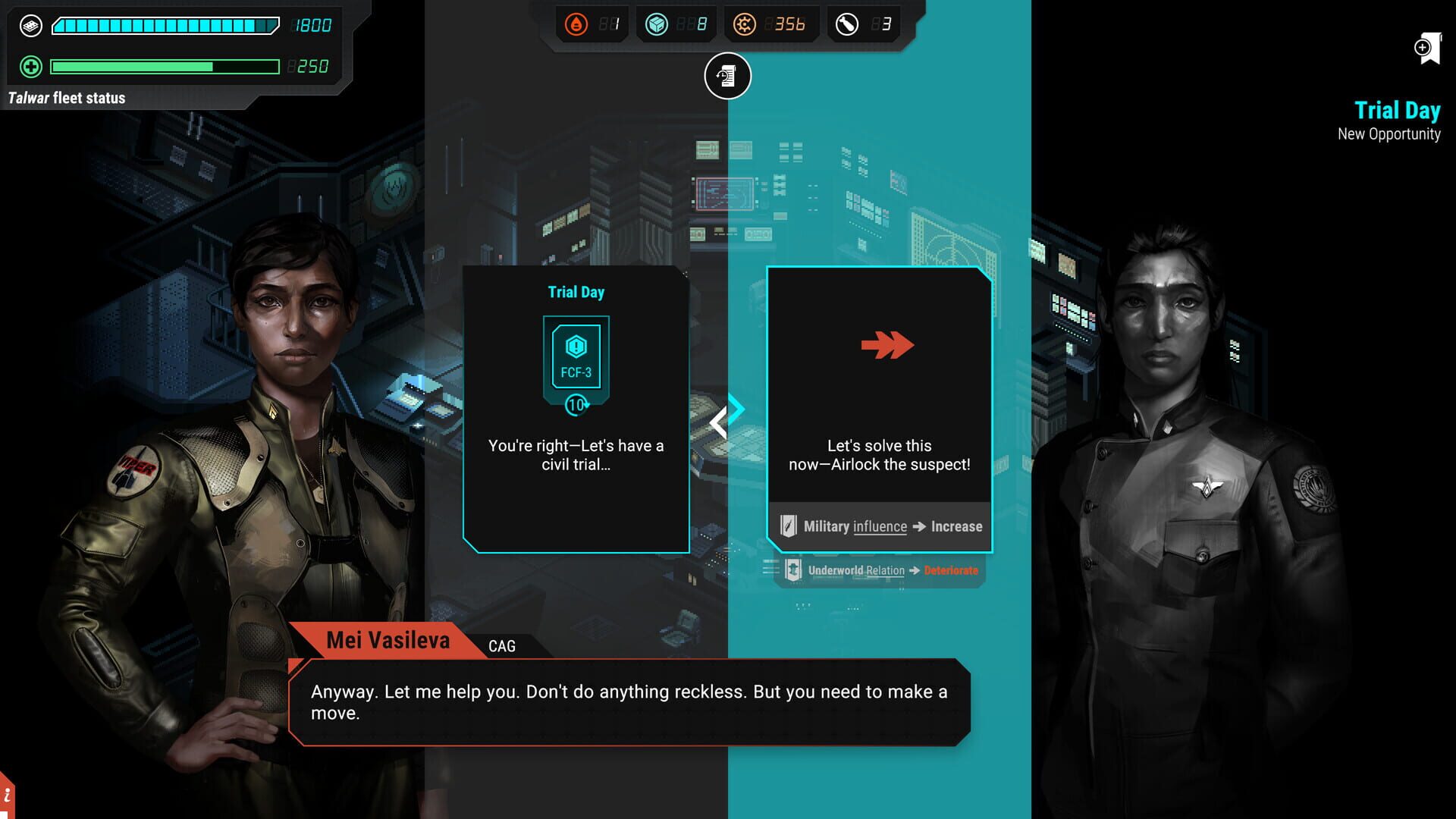
Task: Open the event log icon above the cards
Action: point(727,76)
